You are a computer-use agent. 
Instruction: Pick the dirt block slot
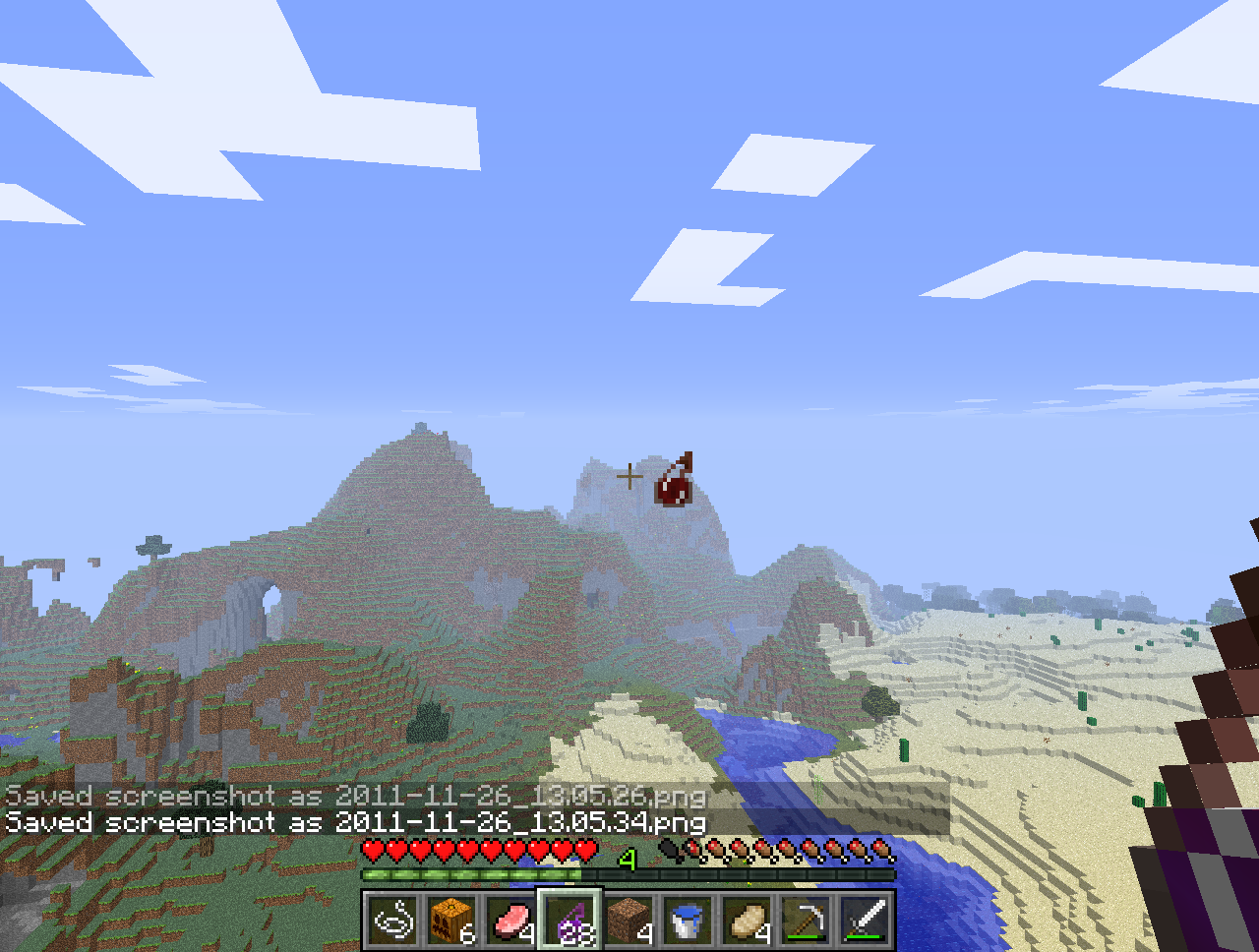pos(629,922)
